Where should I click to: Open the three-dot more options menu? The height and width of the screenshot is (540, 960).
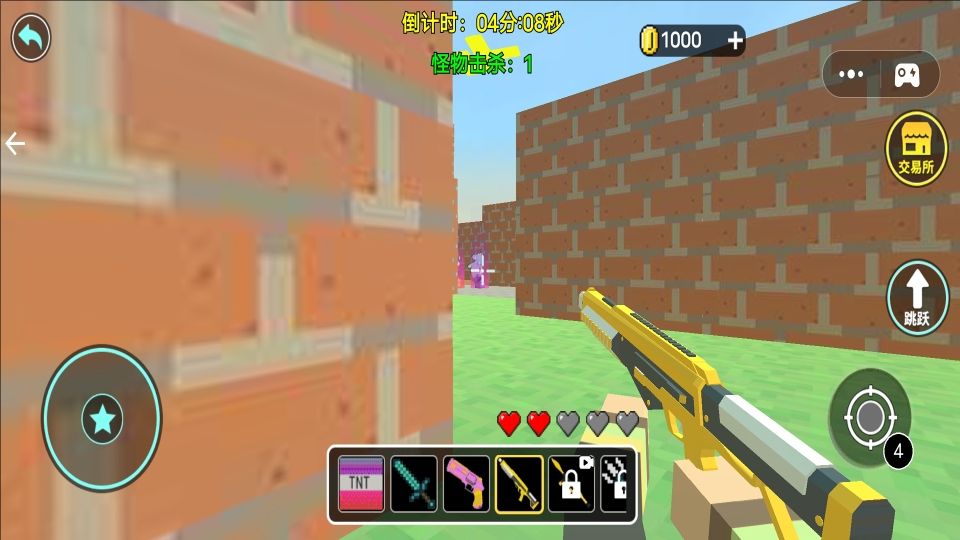(x=851, y=74)
